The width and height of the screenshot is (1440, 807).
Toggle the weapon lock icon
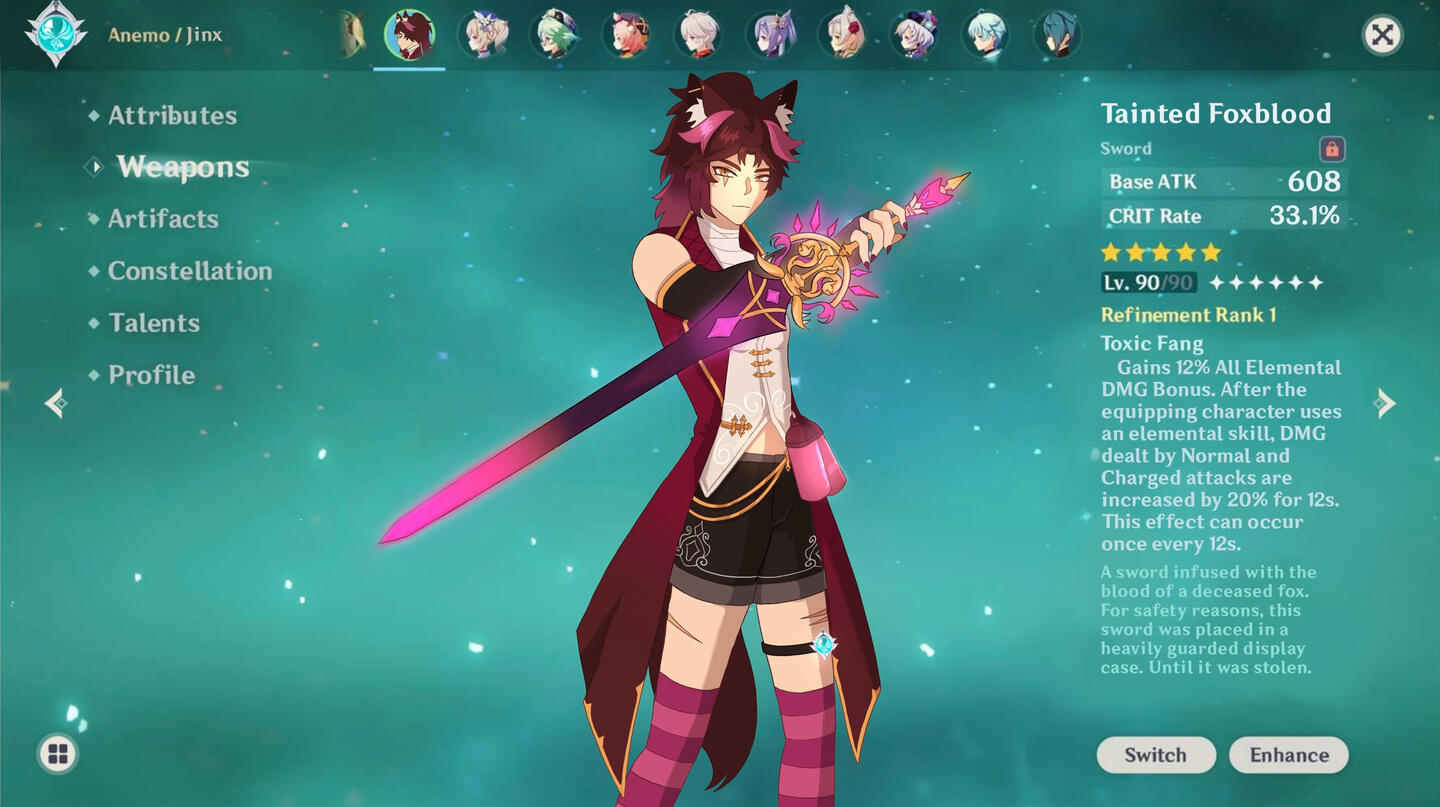[1331, 149]
